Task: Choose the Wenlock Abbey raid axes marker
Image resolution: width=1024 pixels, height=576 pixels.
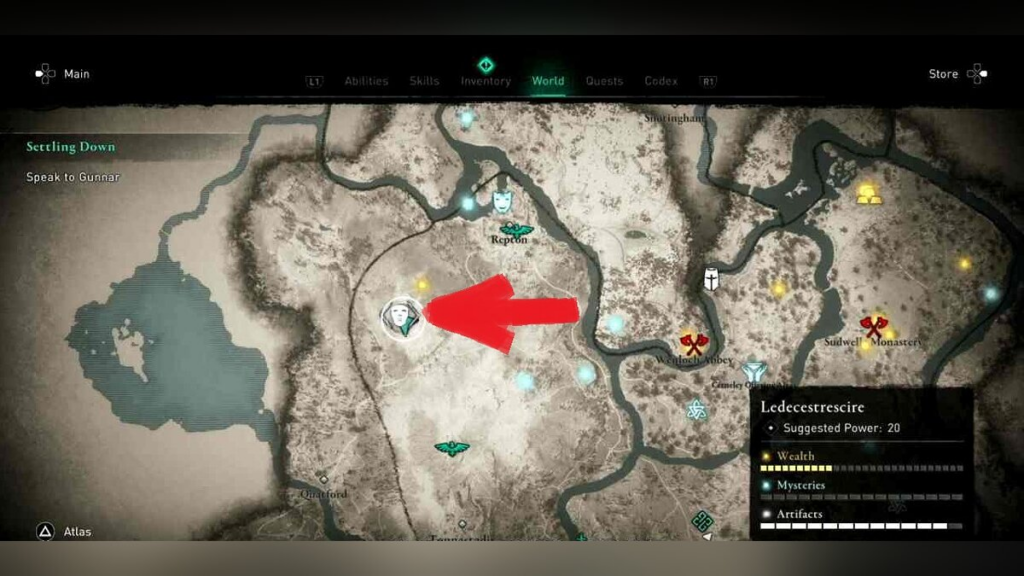Action: [x=688, y=342]
